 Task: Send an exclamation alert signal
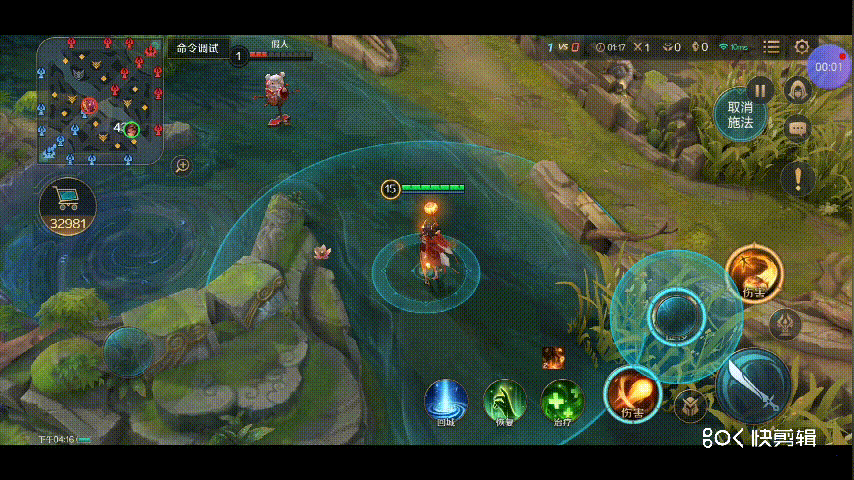click(x=798, y=180)
